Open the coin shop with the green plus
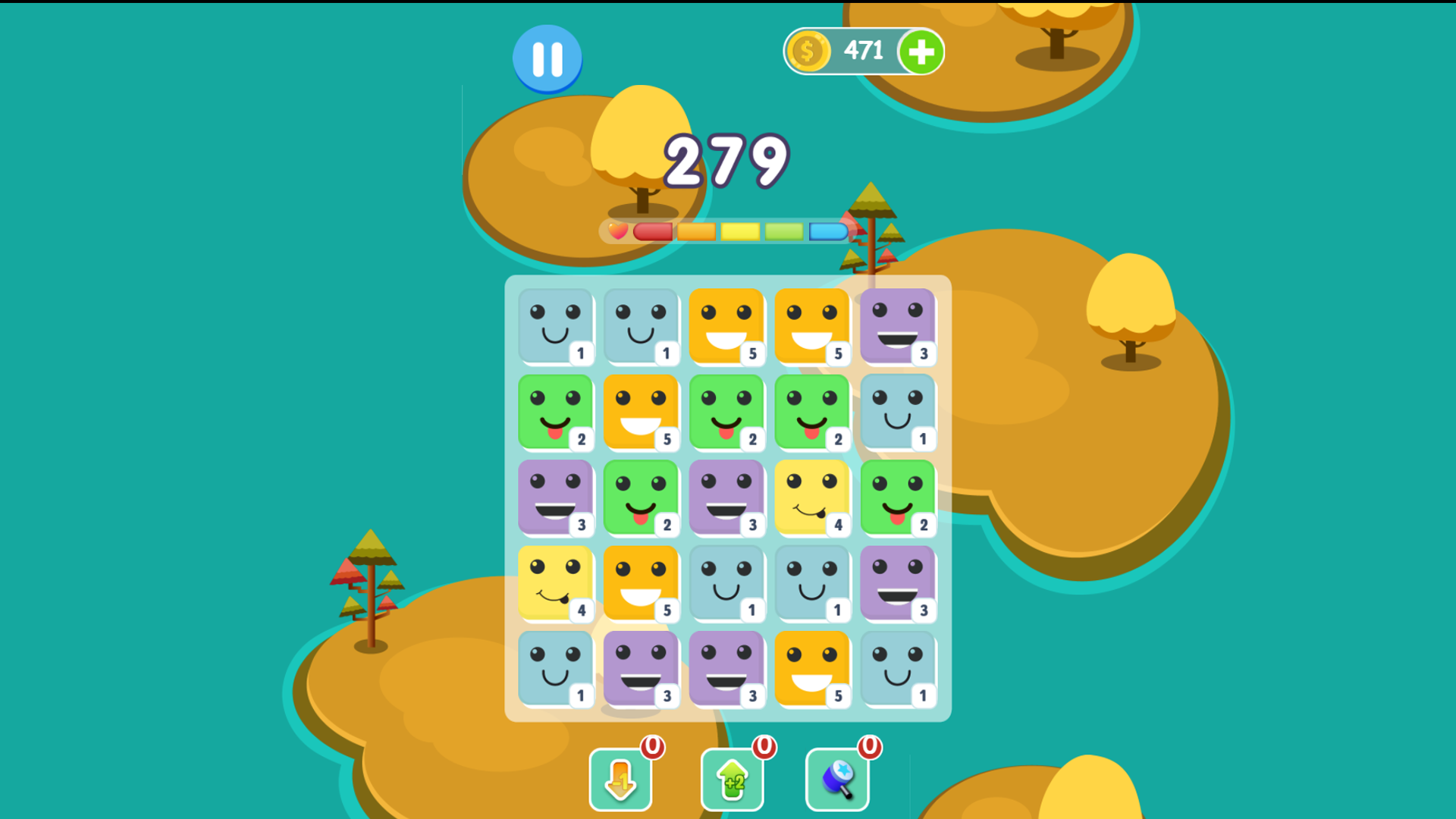 click(x=920, y=51)
